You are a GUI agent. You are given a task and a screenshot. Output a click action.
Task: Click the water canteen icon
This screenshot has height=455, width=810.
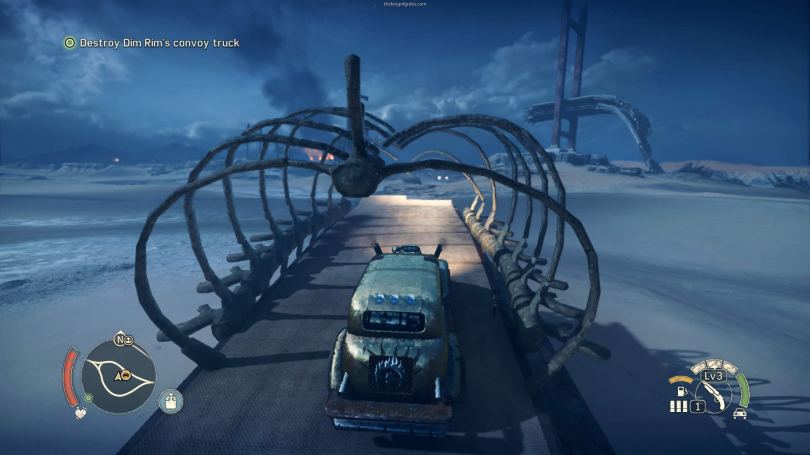pyautogui.click(x=171, y=401)
